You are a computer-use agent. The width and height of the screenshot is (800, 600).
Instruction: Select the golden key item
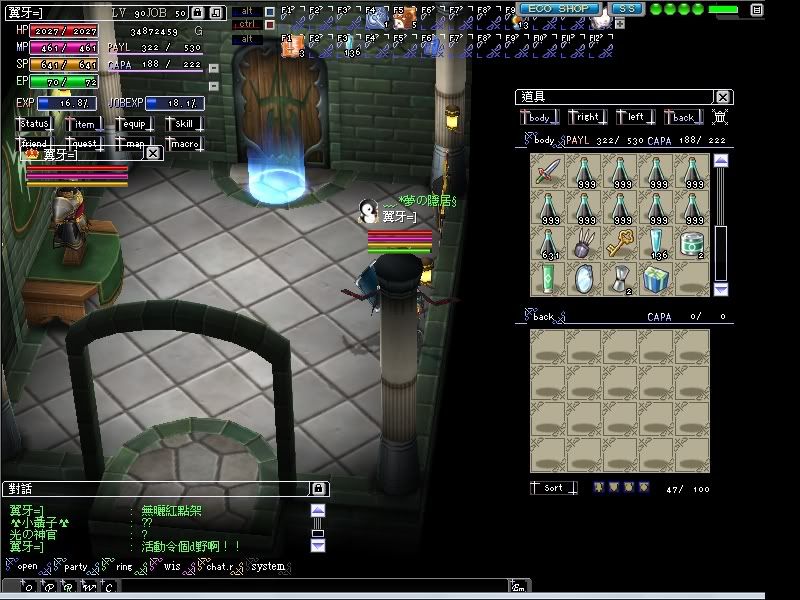tap(619, 242)
